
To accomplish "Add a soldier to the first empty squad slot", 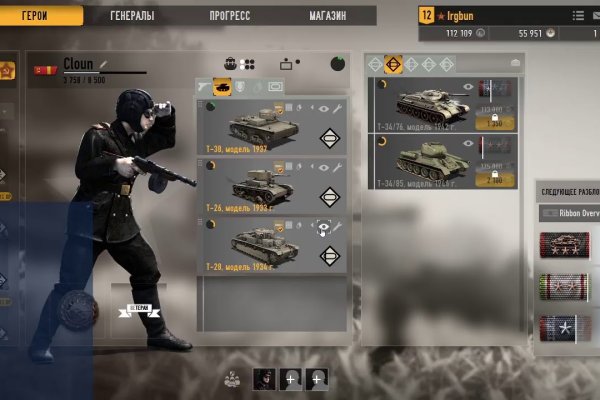I will click(291, 379).
